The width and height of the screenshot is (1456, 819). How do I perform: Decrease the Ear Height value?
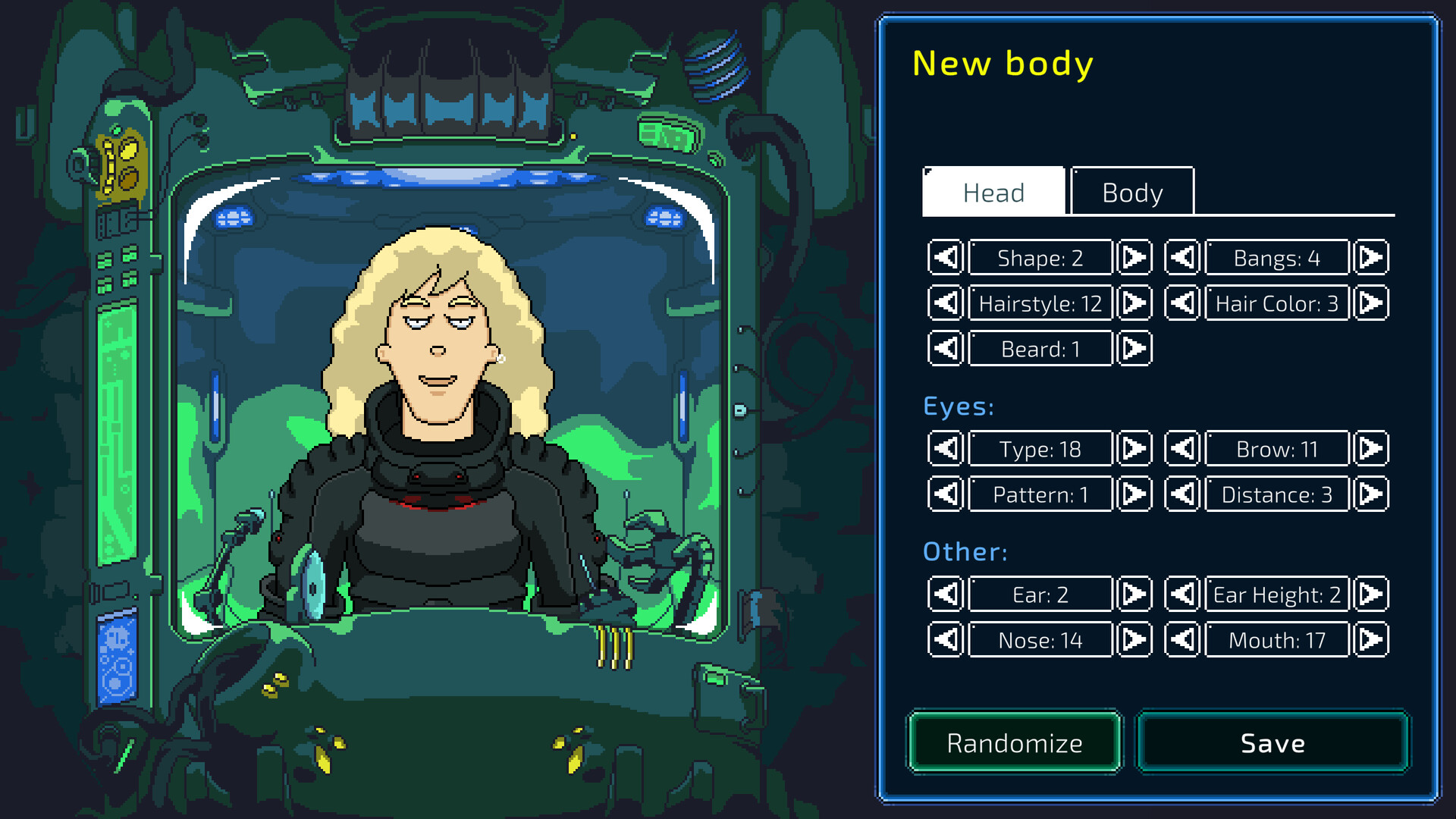tap(1182, 594)
